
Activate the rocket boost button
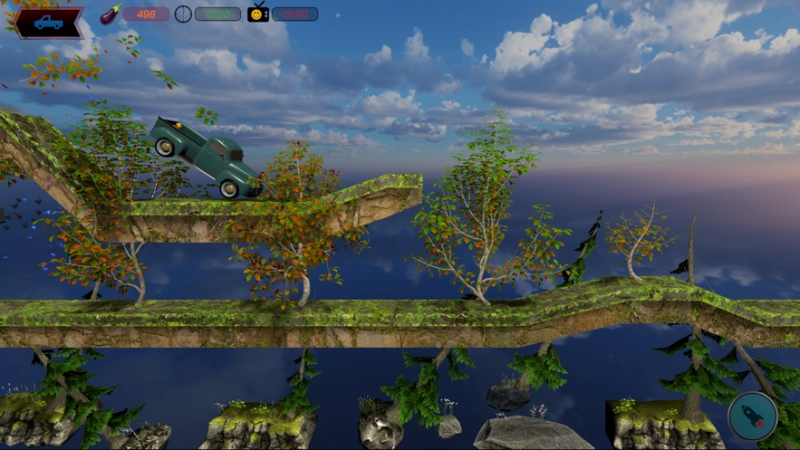752,416
